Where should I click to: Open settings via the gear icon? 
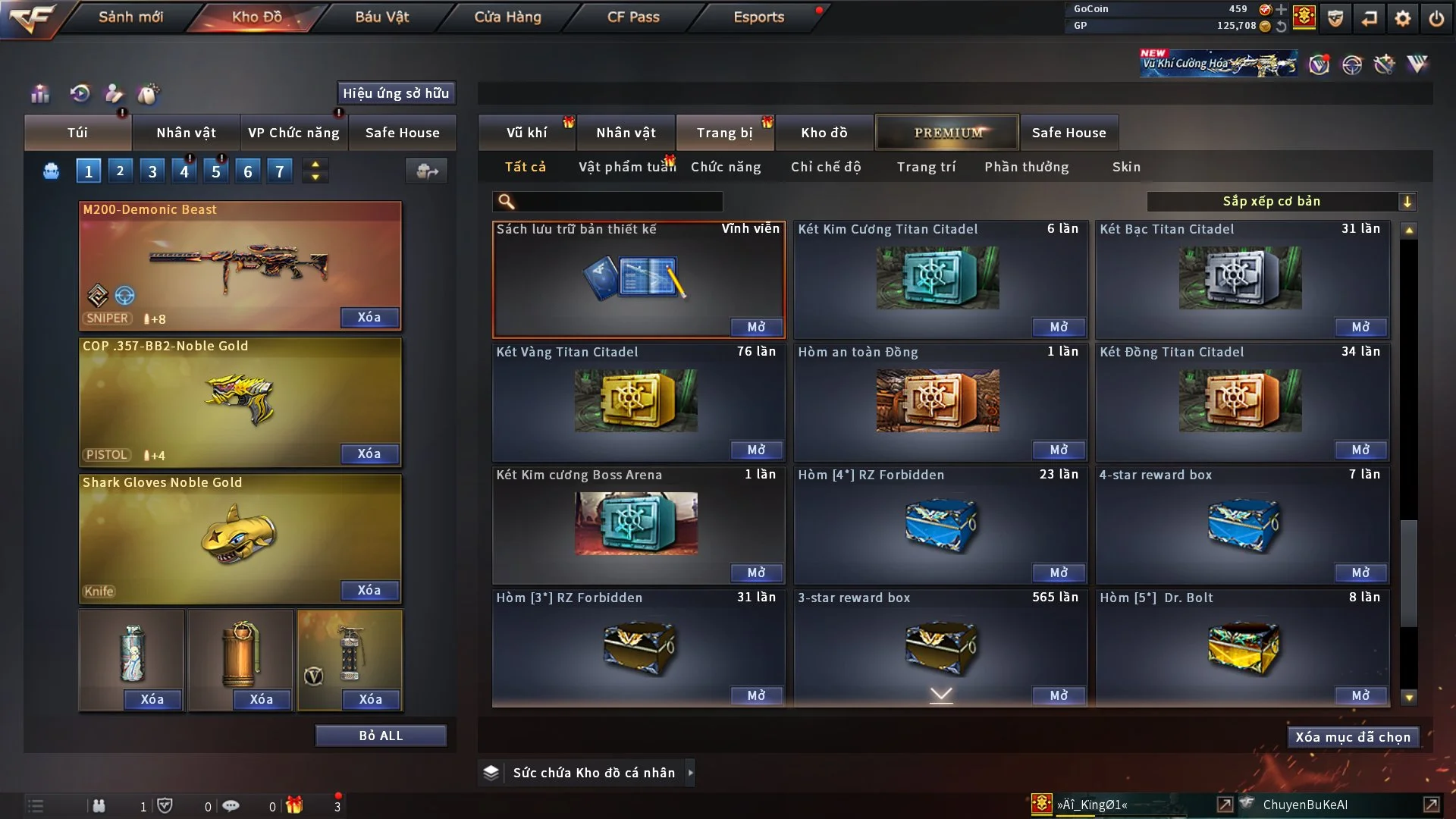[x=1403, y=18]
